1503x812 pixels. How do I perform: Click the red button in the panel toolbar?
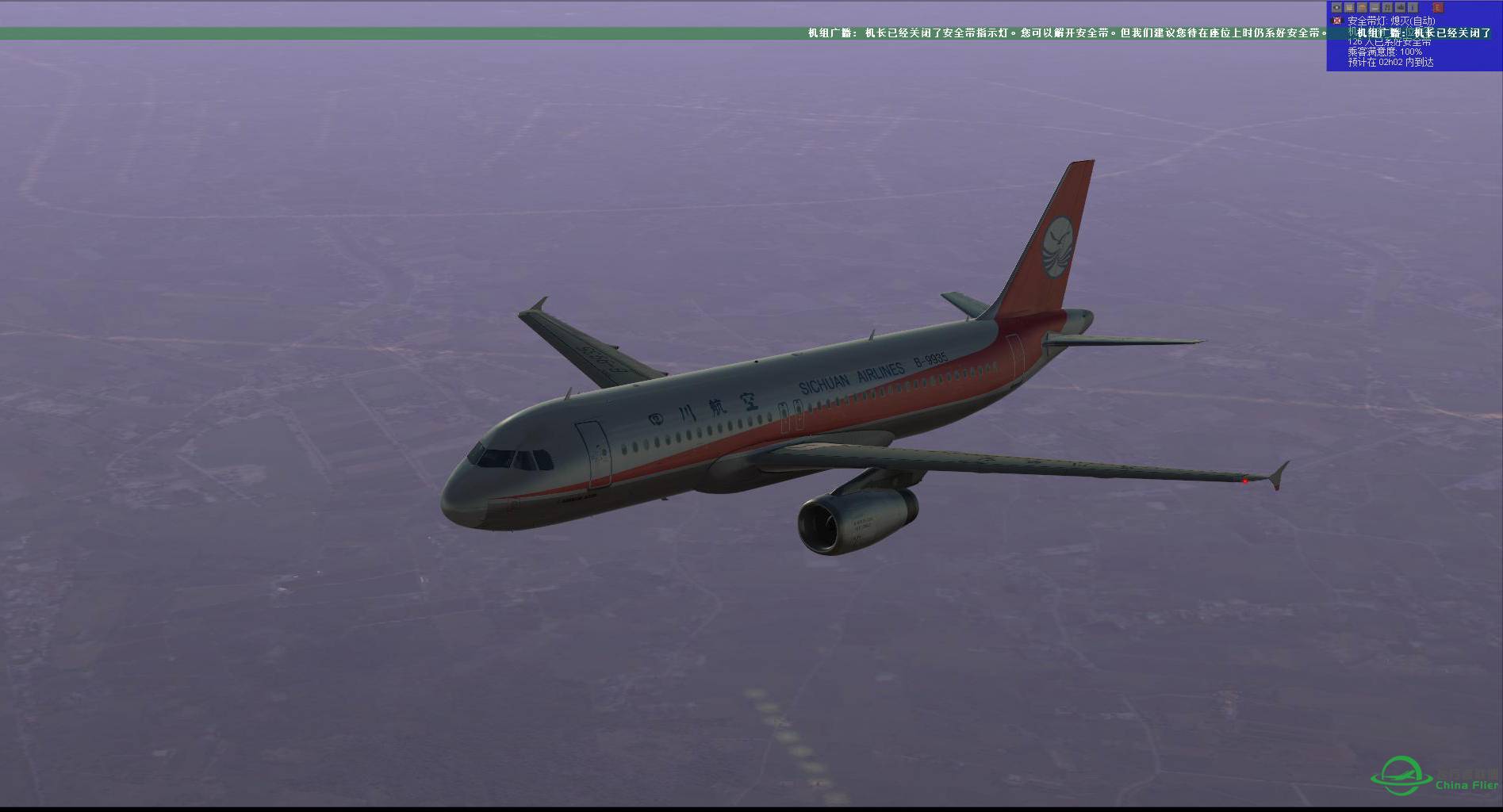click(x=1438, y=7)
